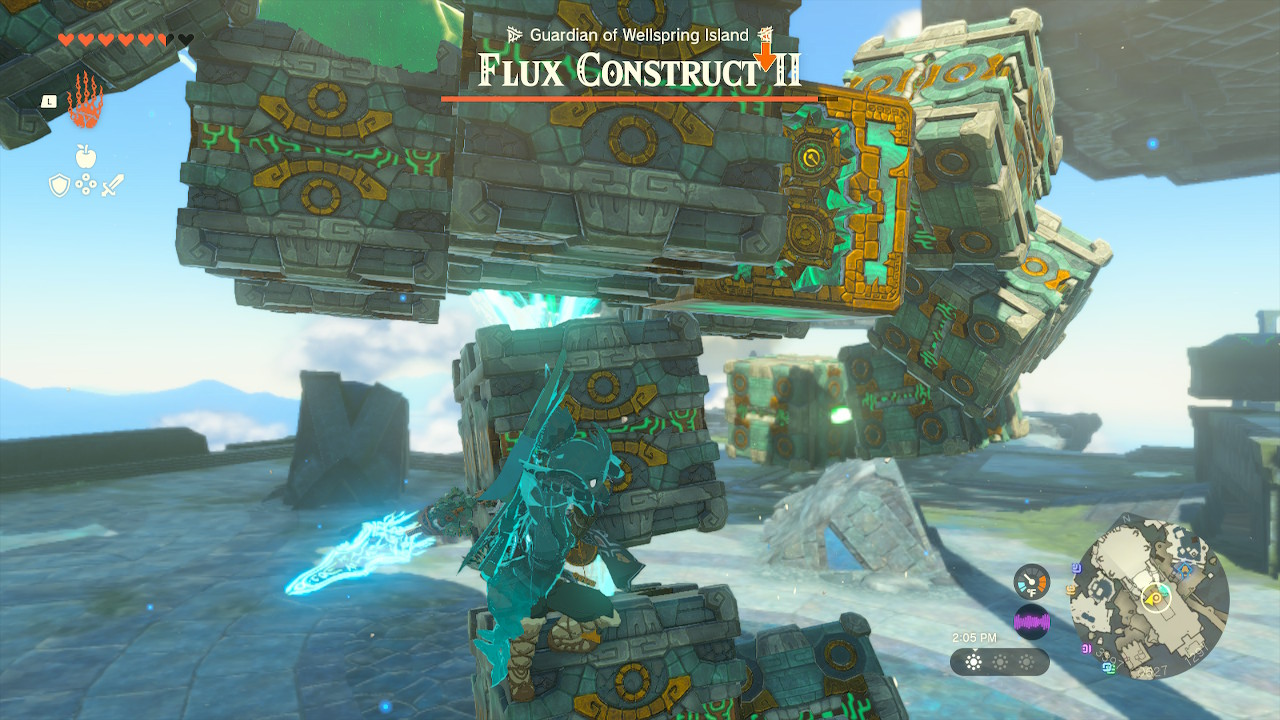Click the sword weapon icon
Viewport: 1280px width, 720px height.
click(112, 184)
